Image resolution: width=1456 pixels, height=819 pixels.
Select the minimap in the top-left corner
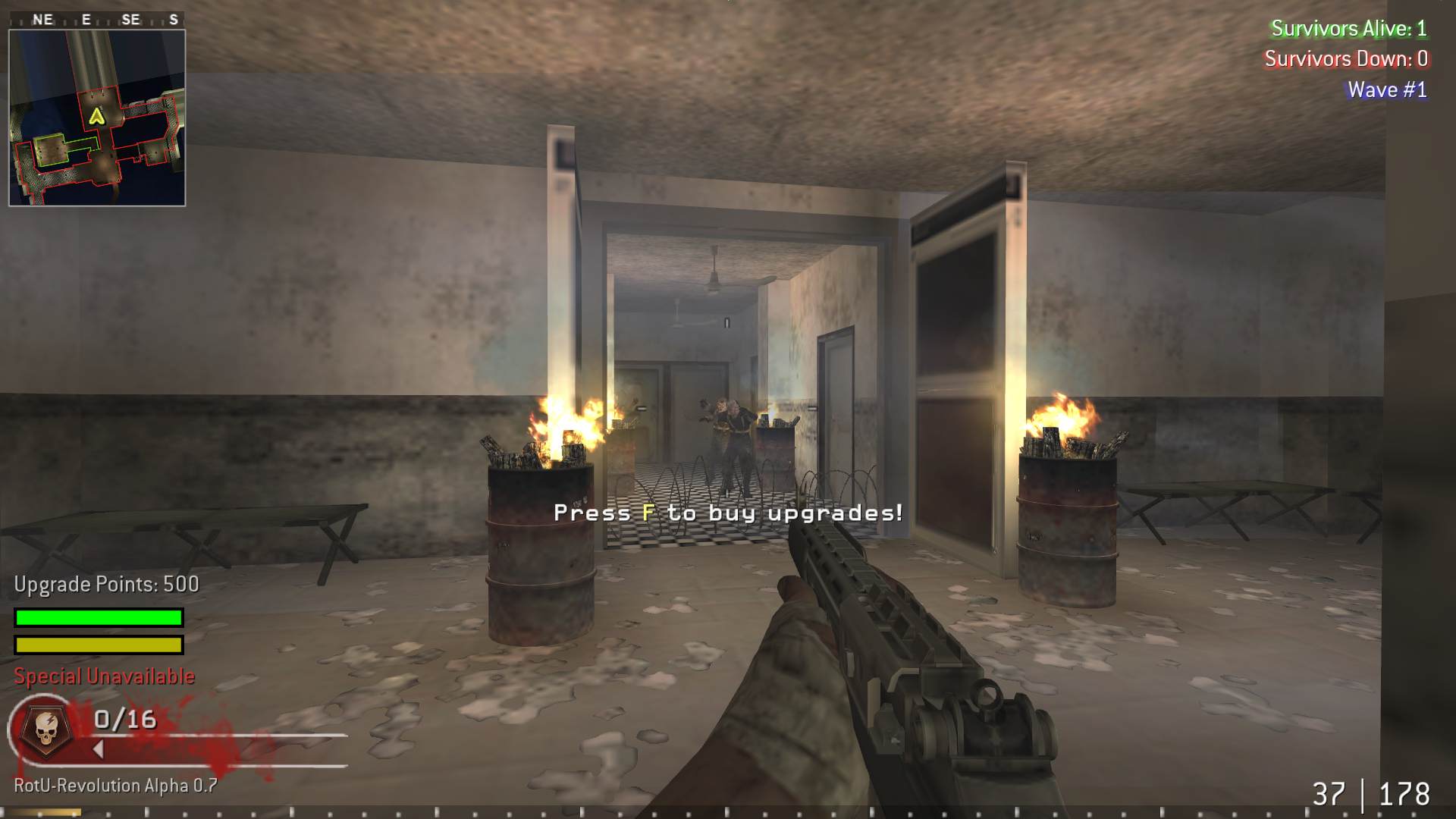pyautogui.click(x=97, y=114)
